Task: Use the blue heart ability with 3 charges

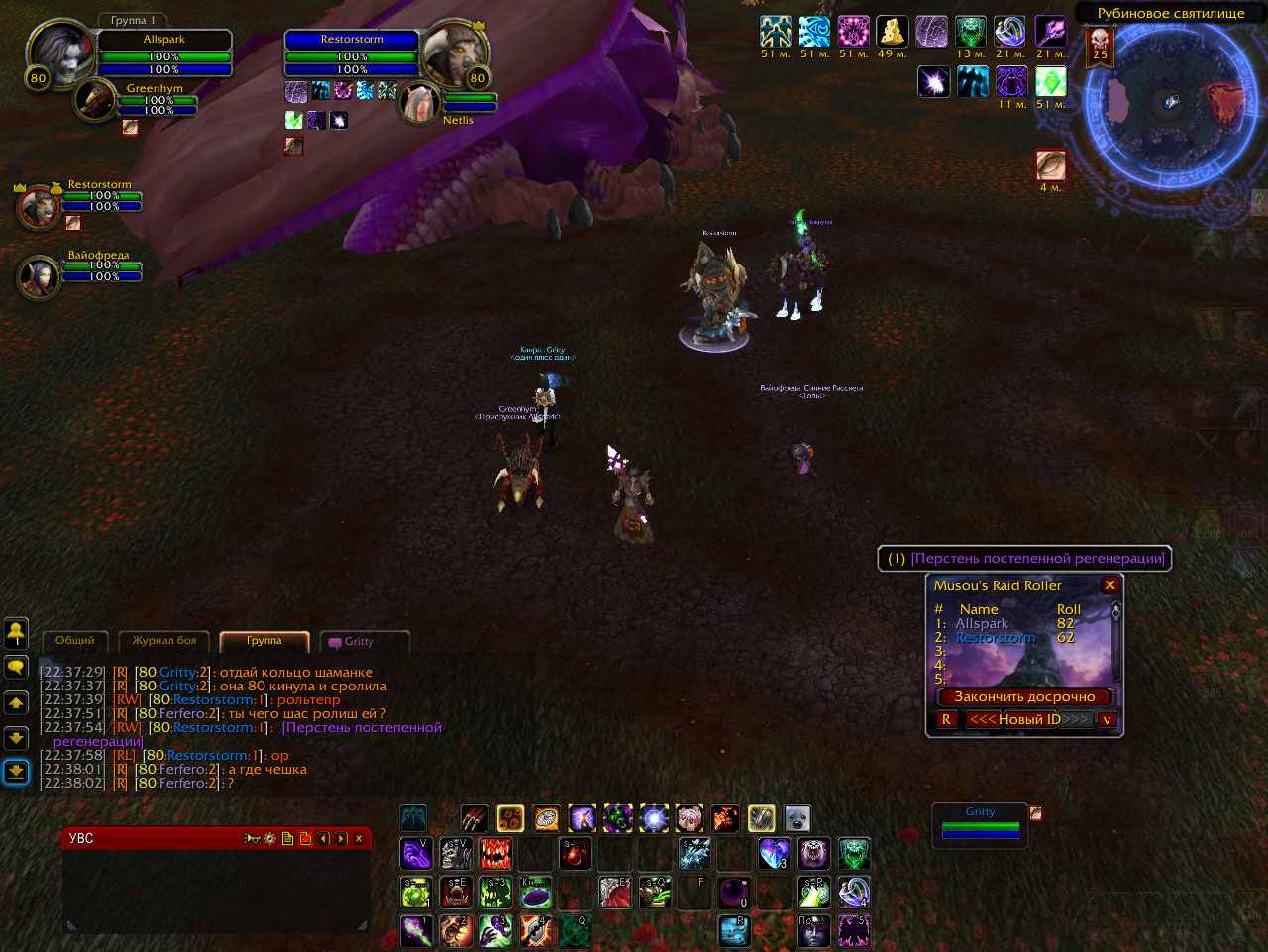Action: pos(774,853)
